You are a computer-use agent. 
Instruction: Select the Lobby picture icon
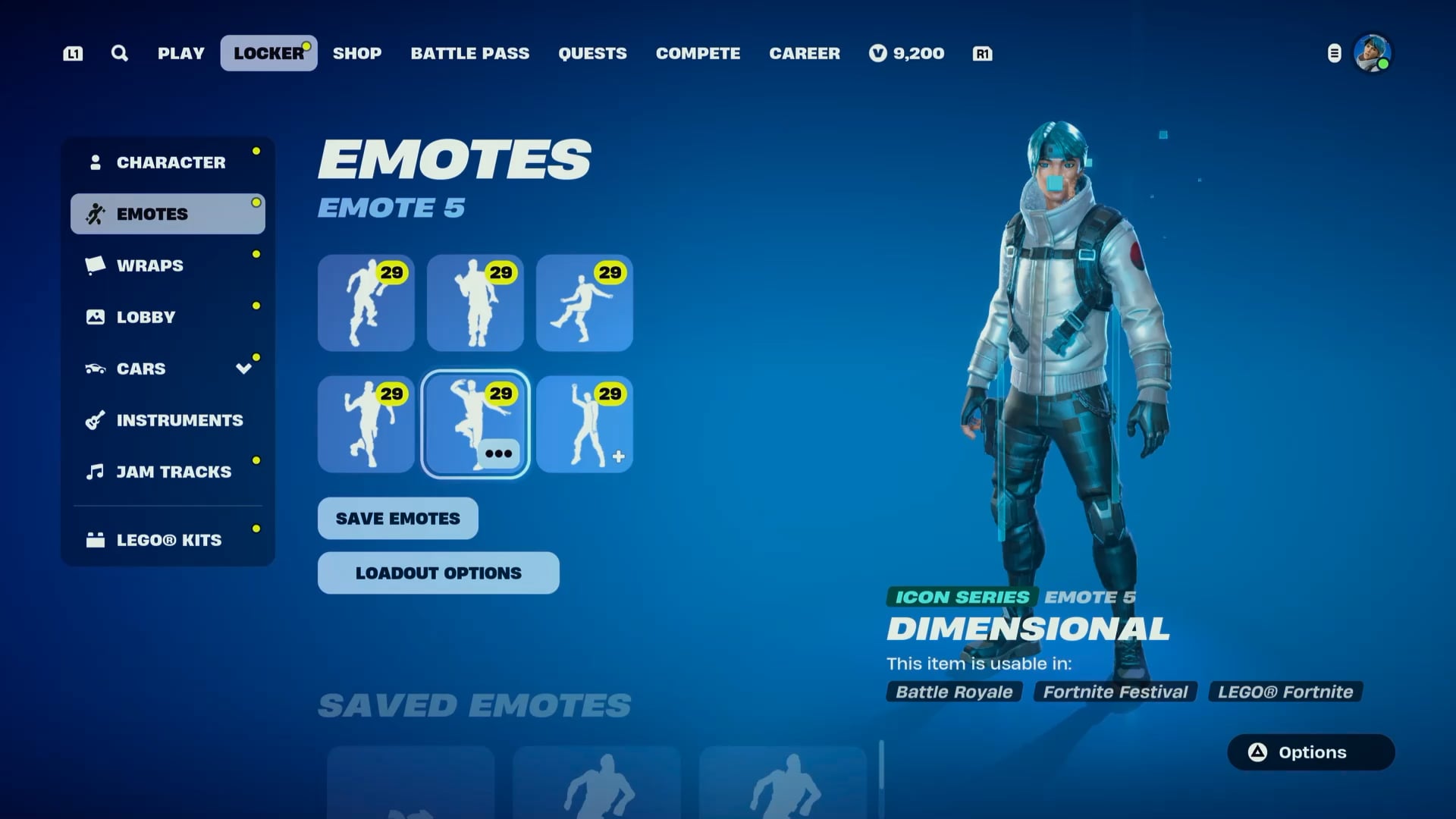(x=95, y=317)
